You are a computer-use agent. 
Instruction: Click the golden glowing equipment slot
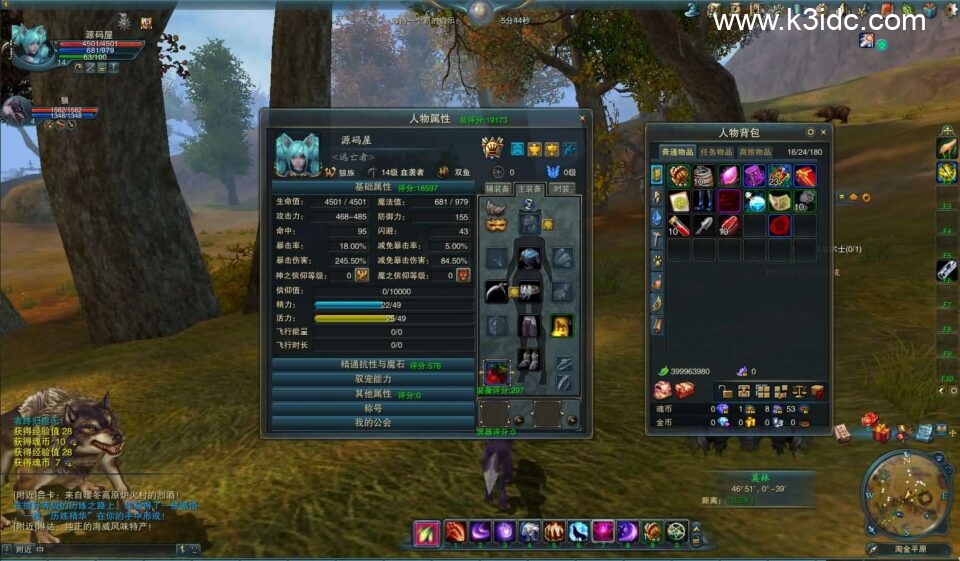point(562,325)
